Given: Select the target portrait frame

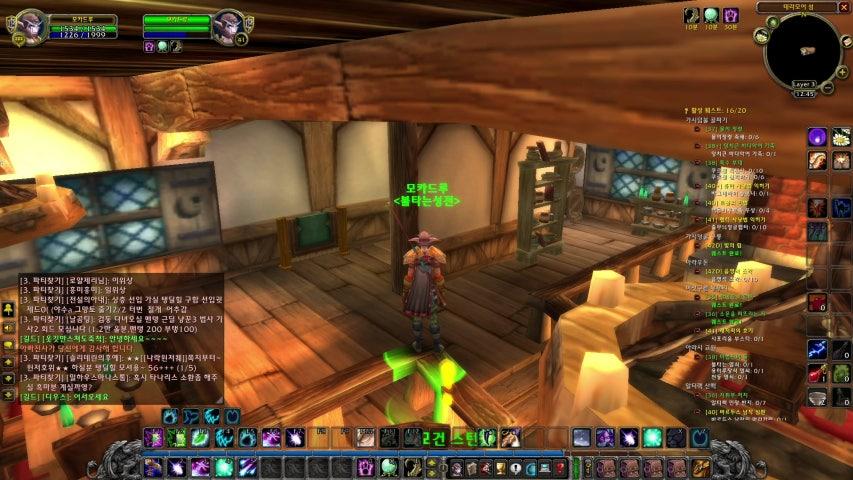Looking at the screenshot, I should click(x=228, y=27).
